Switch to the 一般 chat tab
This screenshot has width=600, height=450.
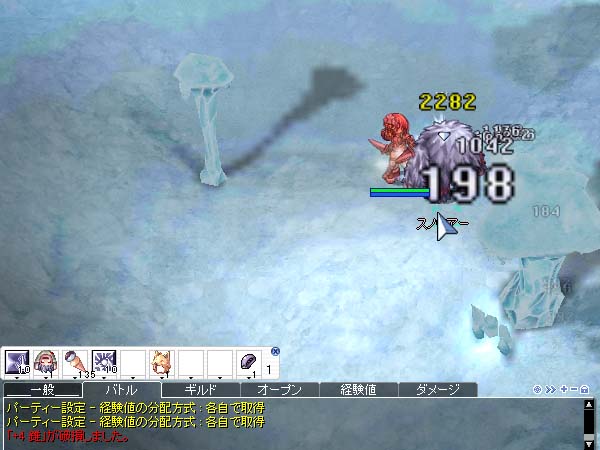click(x=41, y=389)
